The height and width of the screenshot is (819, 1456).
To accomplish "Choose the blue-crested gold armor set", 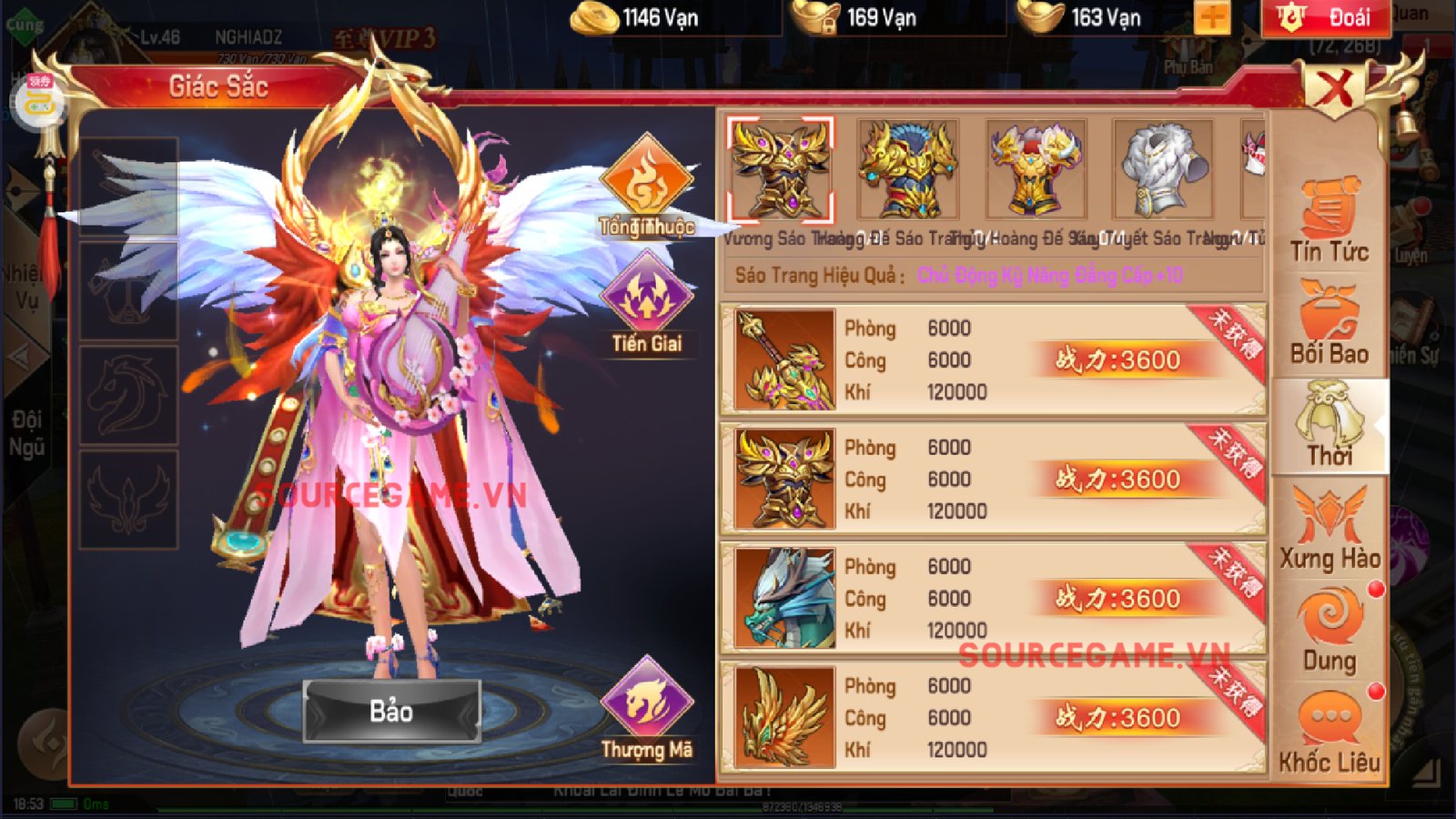I will [x=907, y=170].
